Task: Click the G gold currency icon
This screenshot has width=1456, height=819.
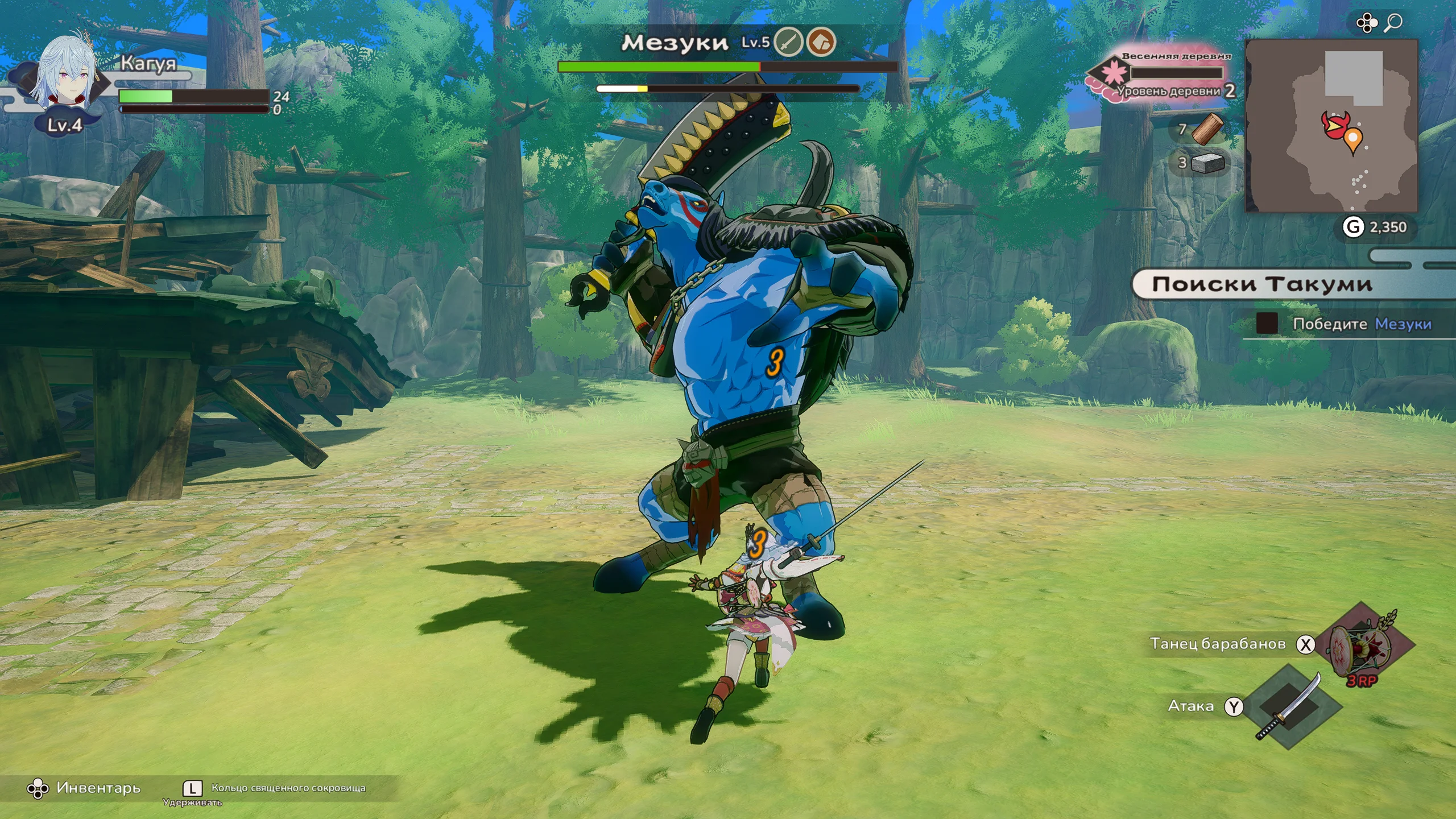Action: point(1353,227)
